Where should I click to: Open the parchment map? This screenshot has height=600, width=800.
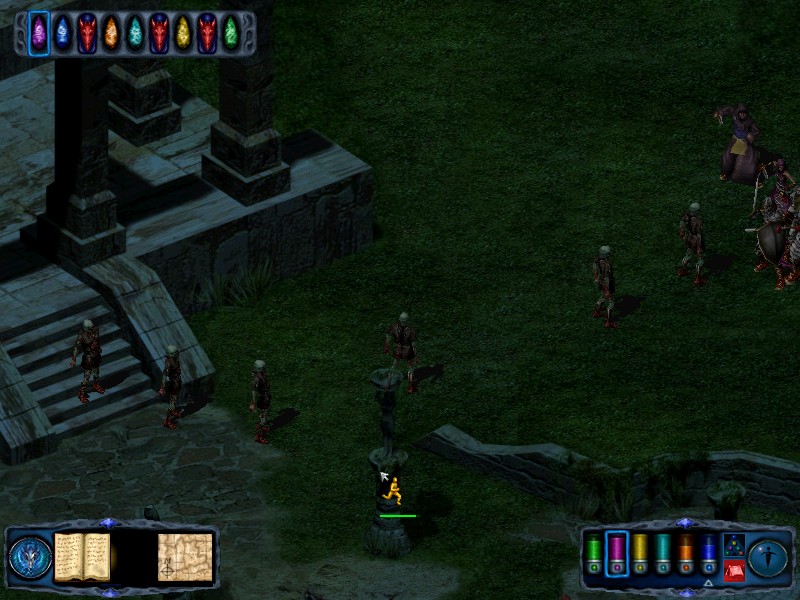(185, 557)
